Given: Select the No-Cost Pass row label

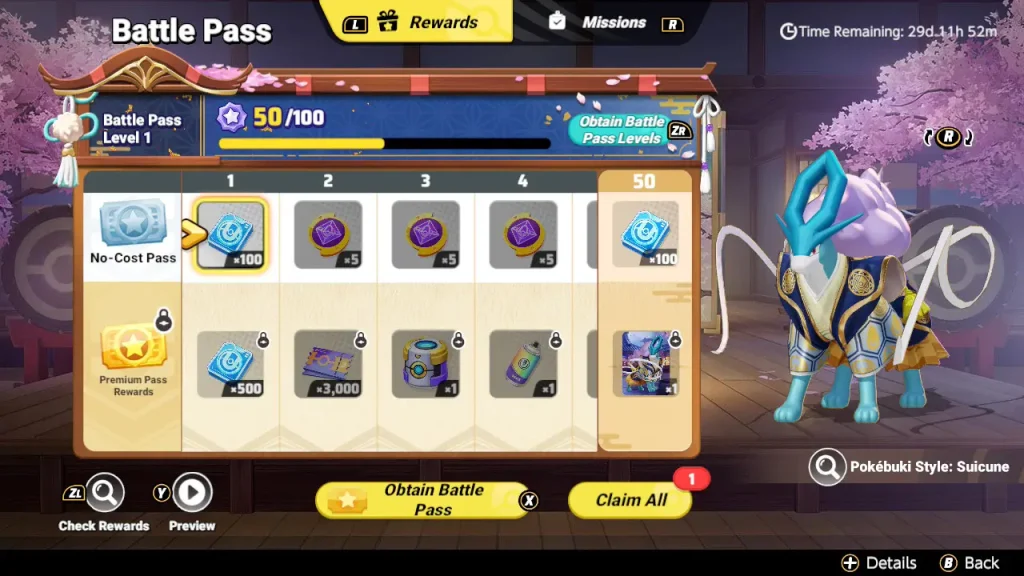Looking at the screenshot, I should coord(133,232).
